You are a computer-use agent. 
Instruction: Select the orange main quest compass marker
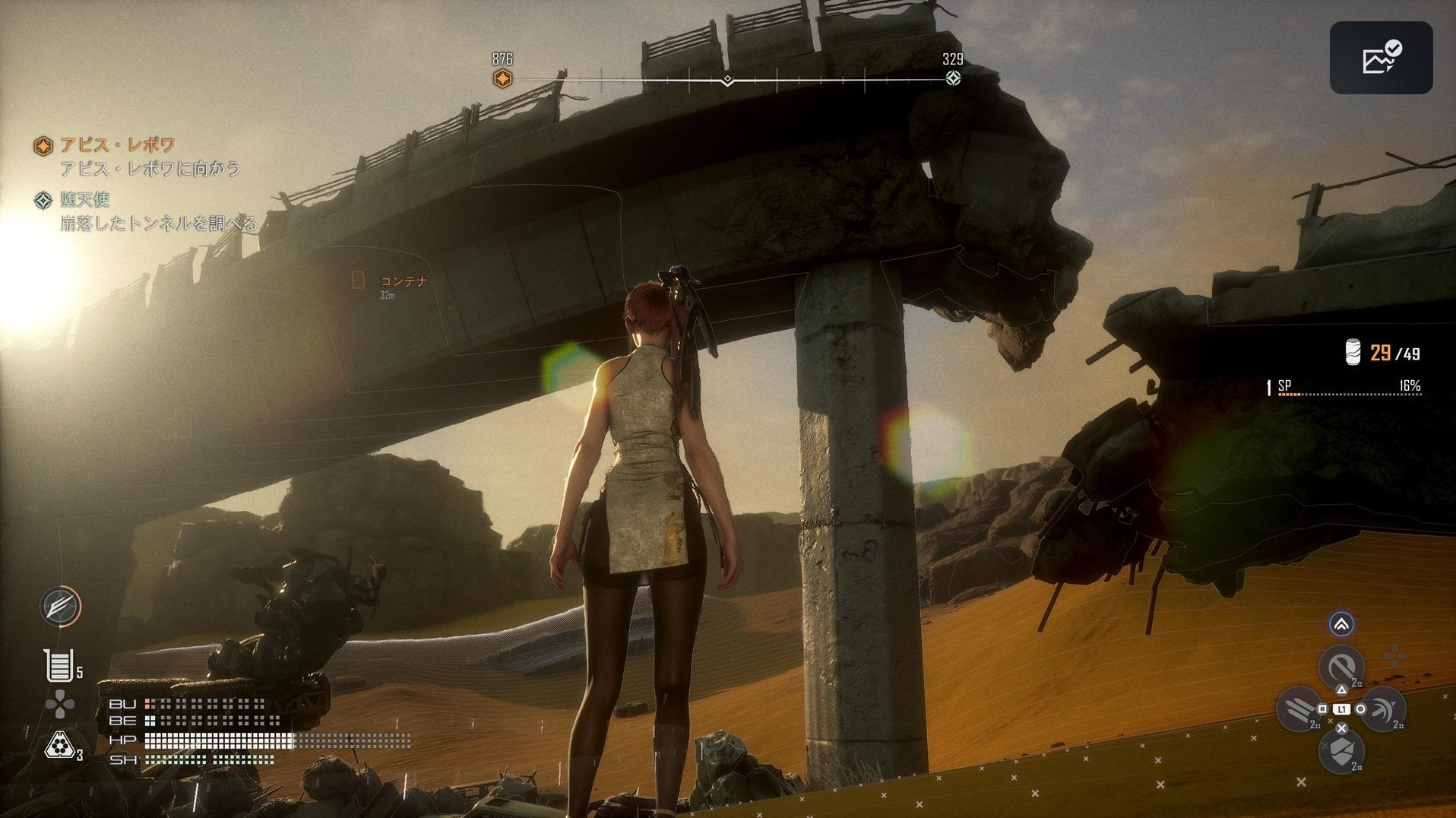[x=502, y=78]
